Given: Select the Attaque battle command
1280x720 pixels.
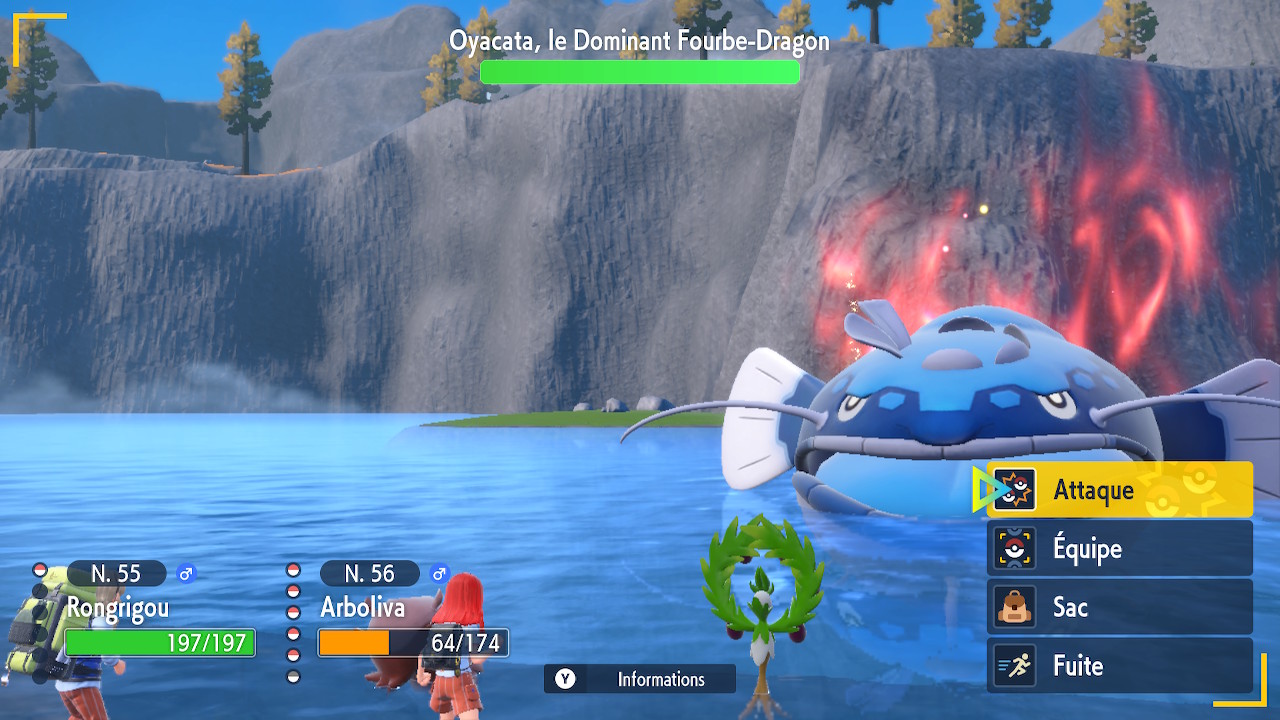Looking at the screenshot, I should click(1120, 490).
